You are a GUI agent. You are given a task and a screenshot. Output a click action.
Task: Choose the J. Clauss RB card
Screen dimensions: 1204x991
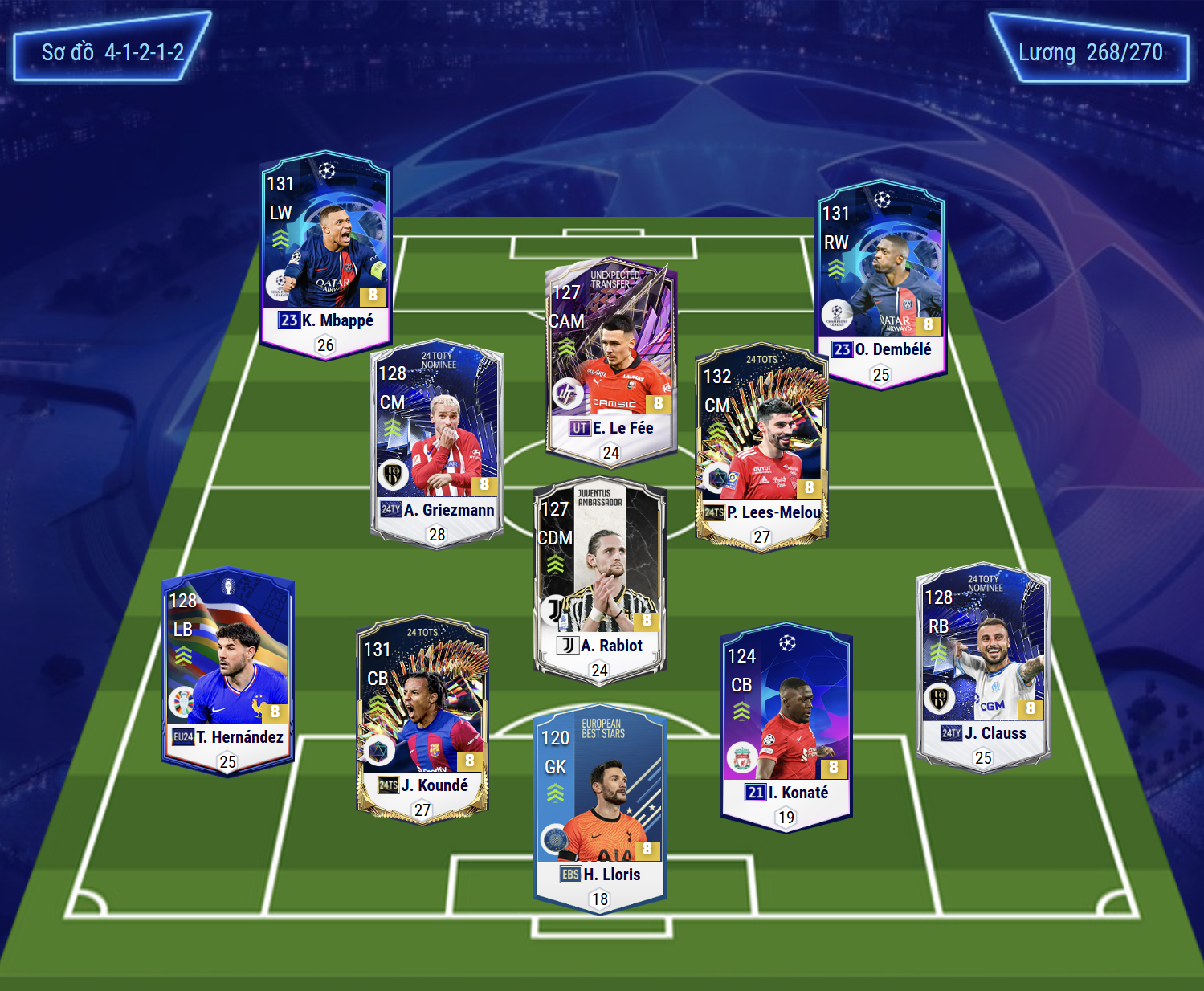click(x=982, y=667)
